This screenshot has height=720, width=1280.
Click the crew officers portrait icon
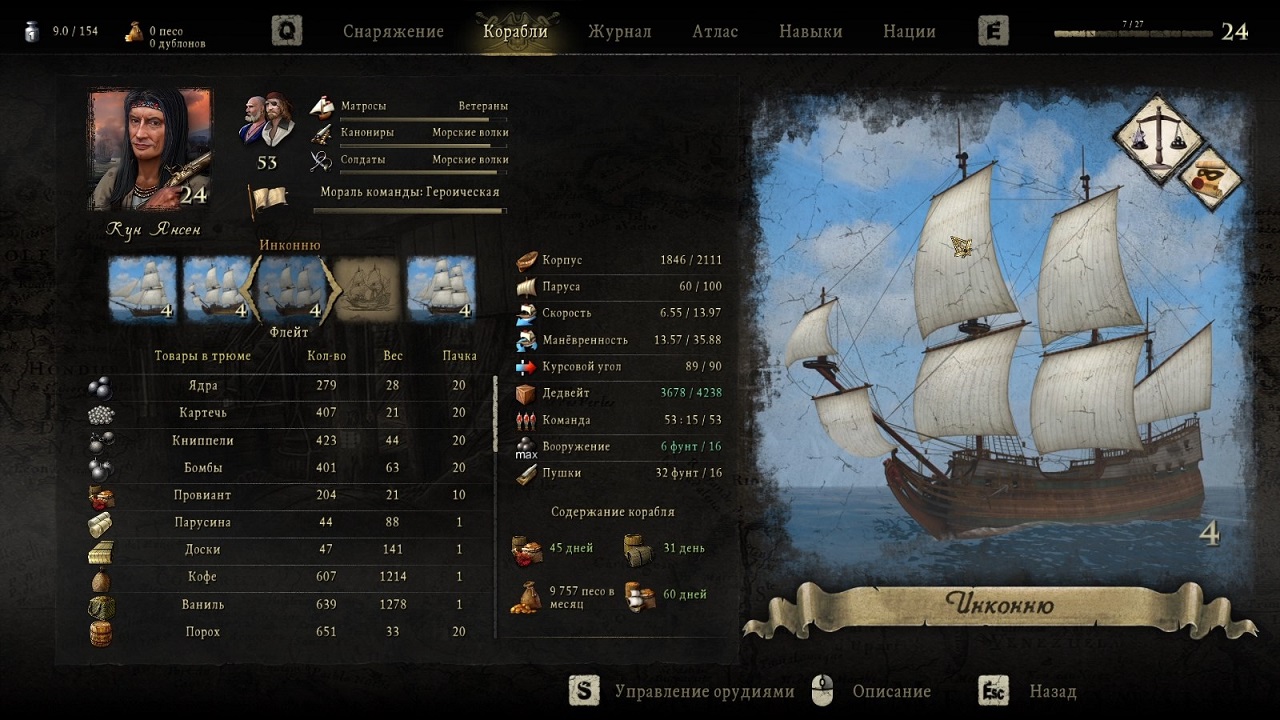pyautogui.click(x=266, y=119)
